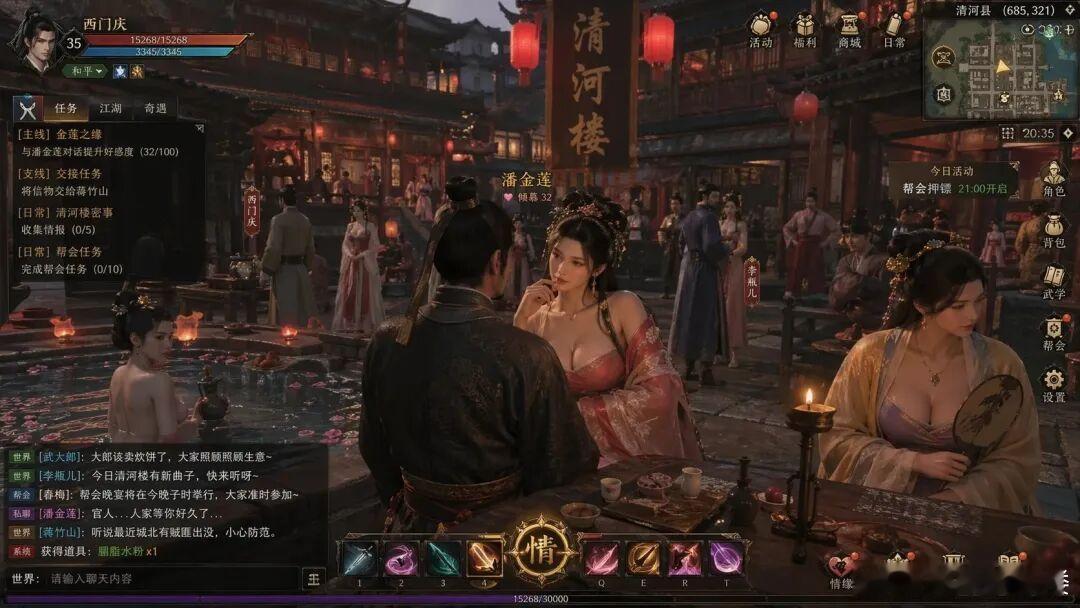
Task: Click the world chat input field
Action: [170, 578]
